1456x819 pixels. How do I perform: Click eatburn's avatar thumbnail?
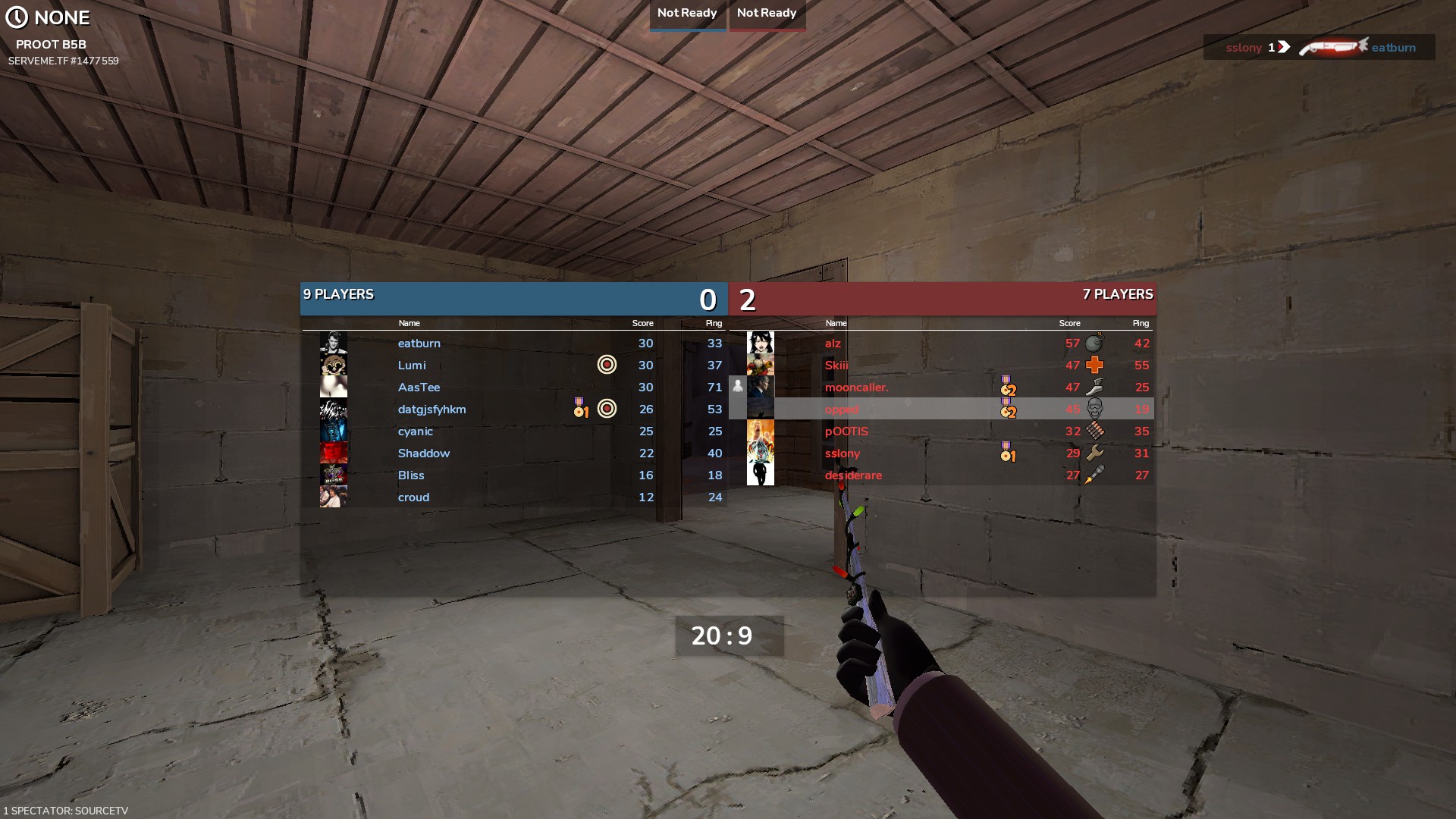tap(334, 344)
